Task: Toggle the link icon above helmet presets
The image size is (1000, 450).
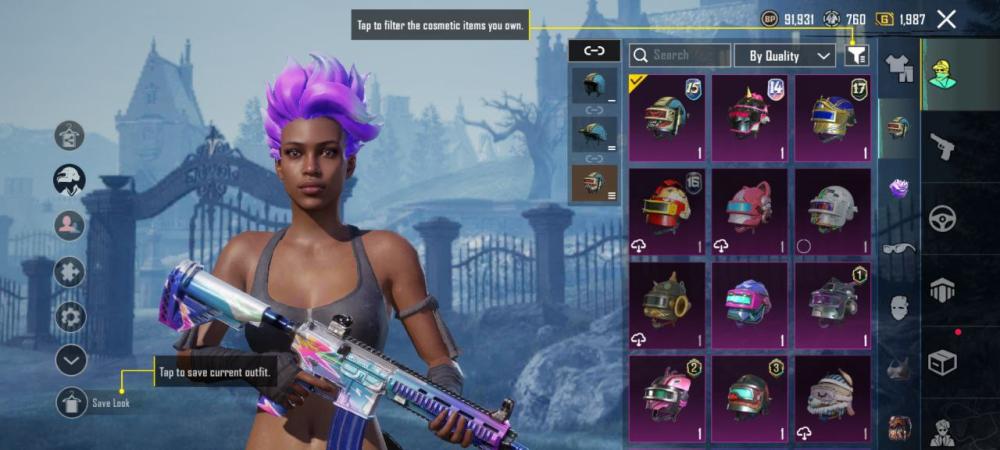Action: [594, 50]
